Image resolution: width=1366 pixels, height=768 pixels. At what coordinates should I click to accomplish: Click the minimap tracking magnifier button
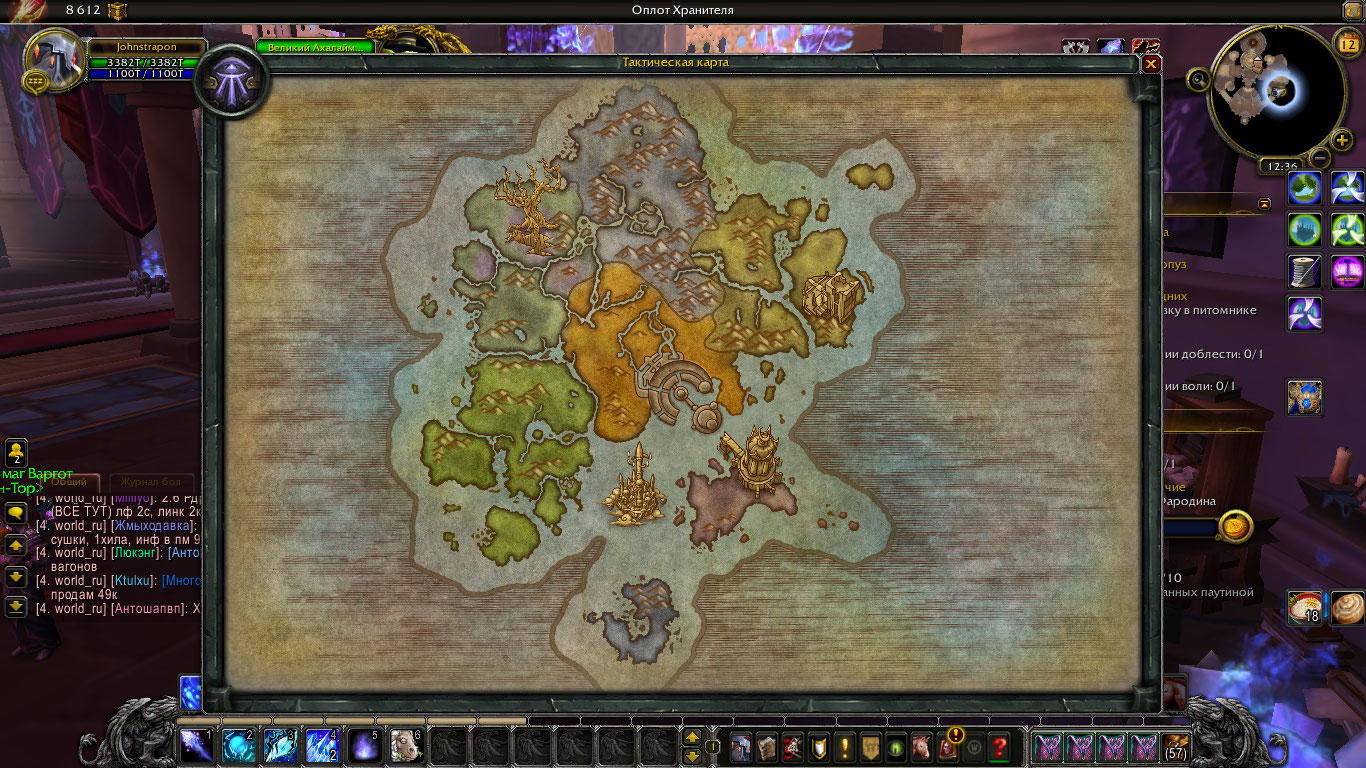point(1198,79)
